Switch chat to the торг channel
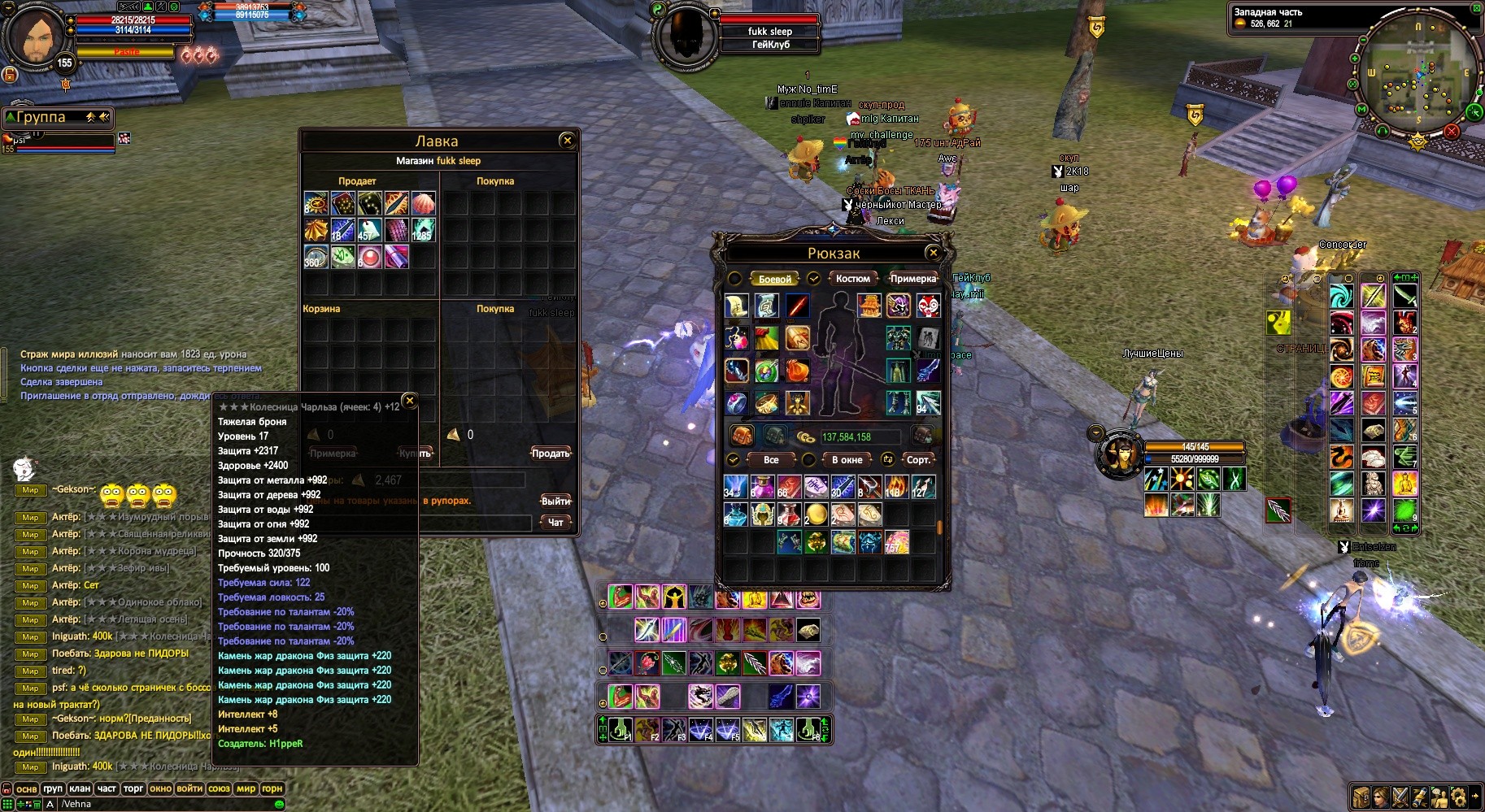Image resolution: width=1485 pixels, height=812 pixels. [133, 788]
